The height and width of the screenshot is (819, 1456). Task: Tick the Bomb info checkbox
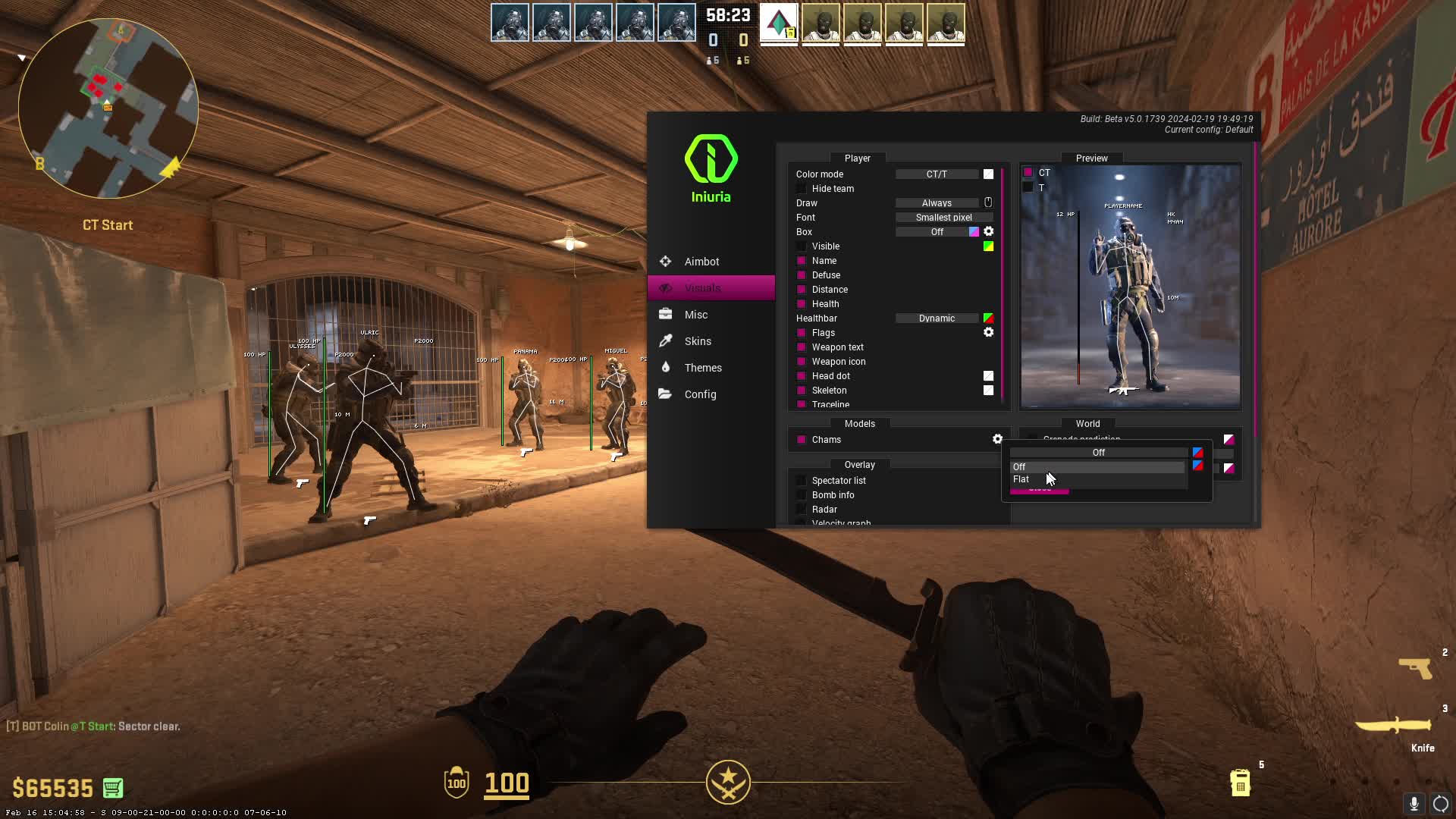pyautogui.click(x=802, y=495)
